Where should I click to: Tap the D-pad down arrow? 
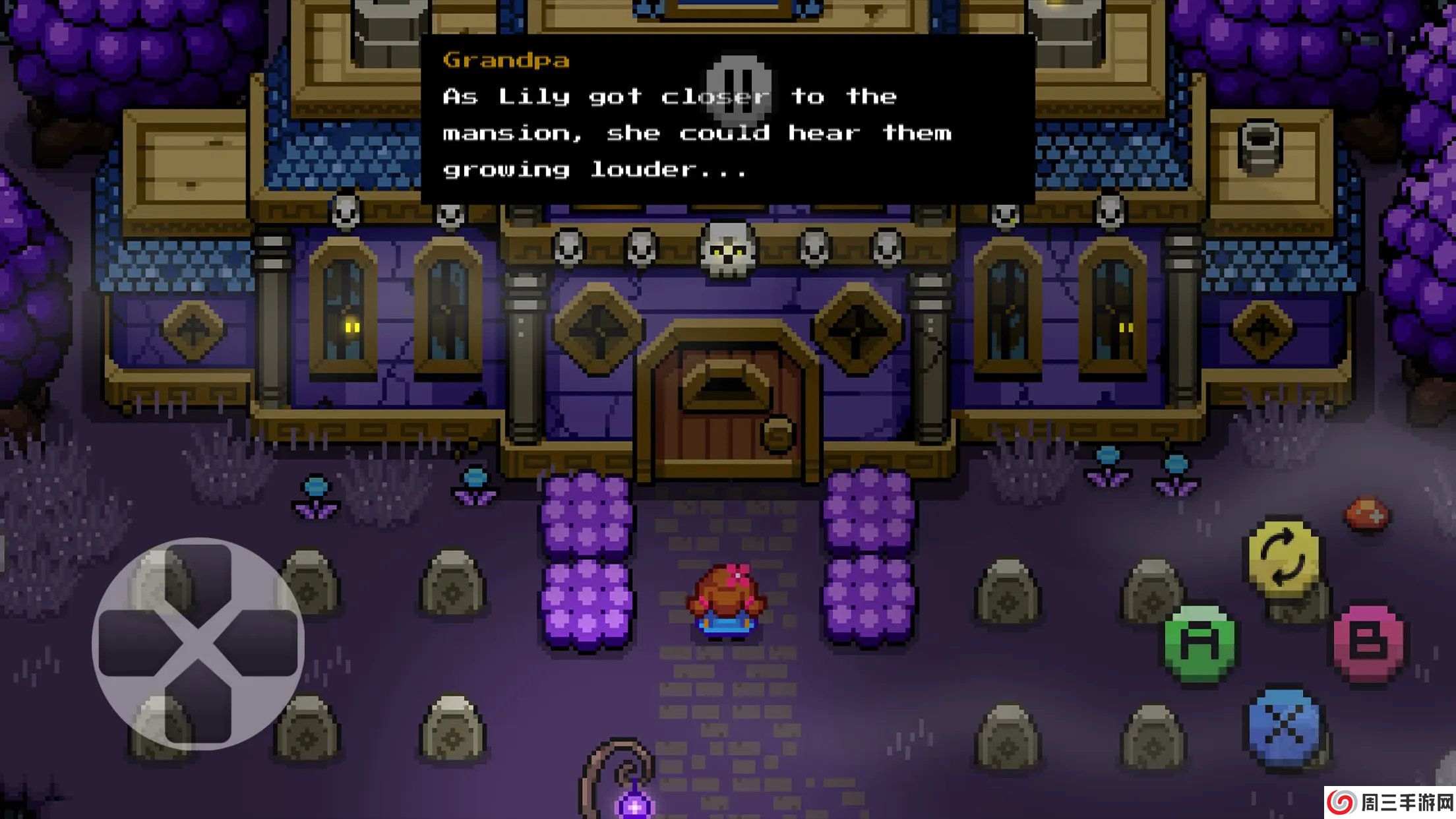pos(198,710)
